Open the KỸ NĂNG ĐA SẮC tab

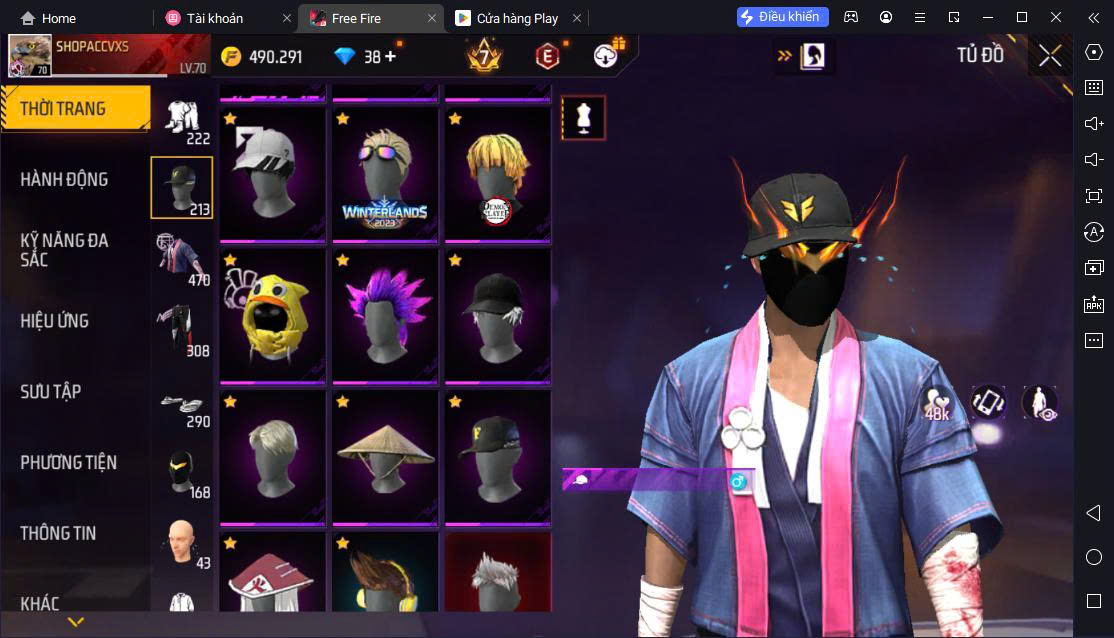(65, 250)
